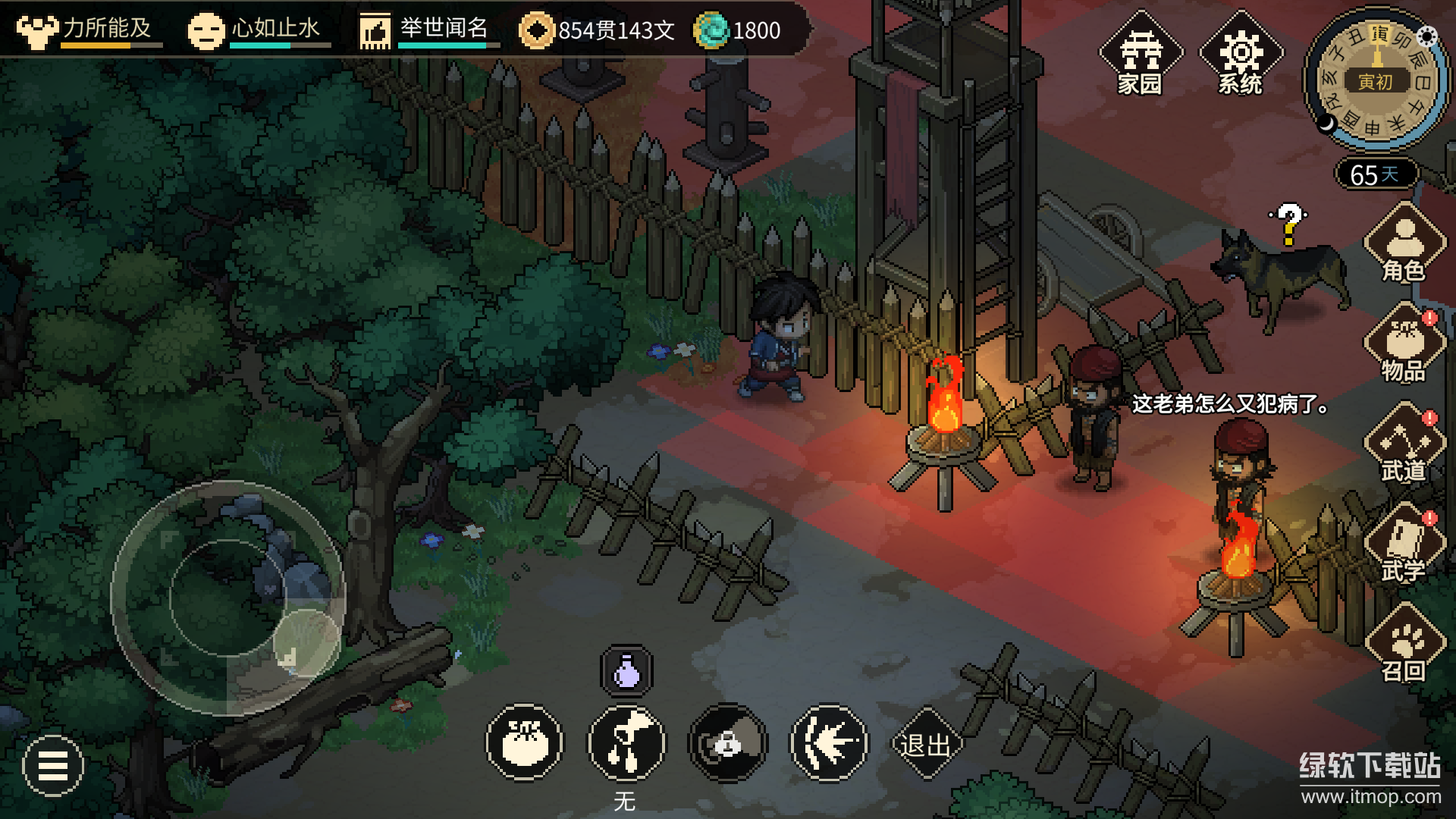Tap the 召回 paw recall button
This screenshot has width=1456, height=819.
pyautogui.click(x=1404, y=645)
